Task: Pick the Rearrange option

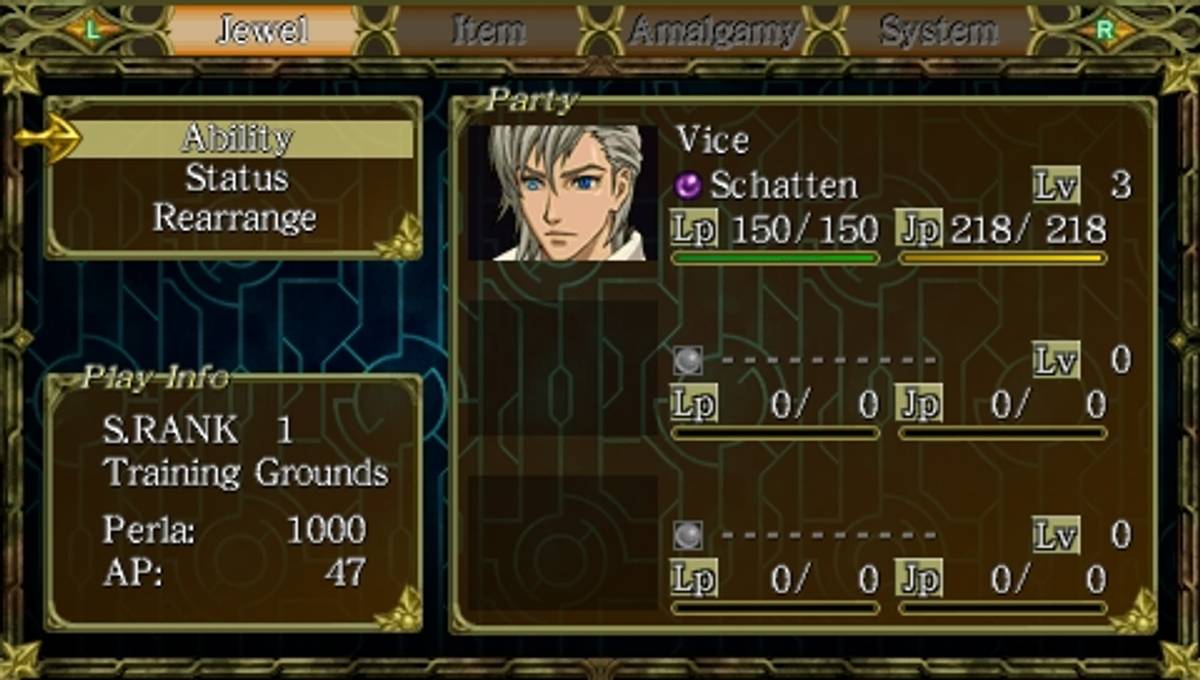Action: point(235,218)
